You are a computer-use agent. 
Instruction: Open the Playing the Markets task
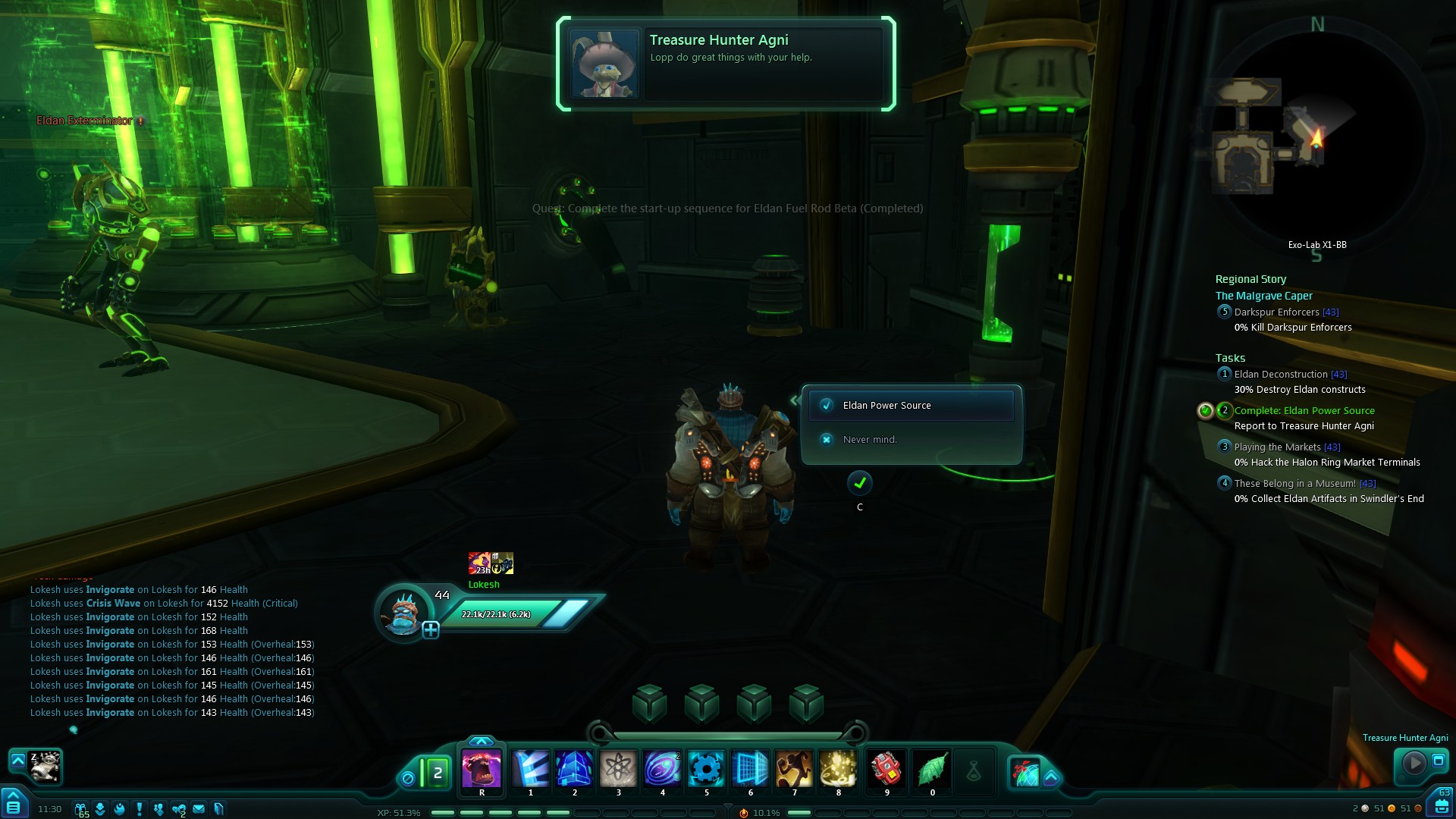tap(1277, 447)
